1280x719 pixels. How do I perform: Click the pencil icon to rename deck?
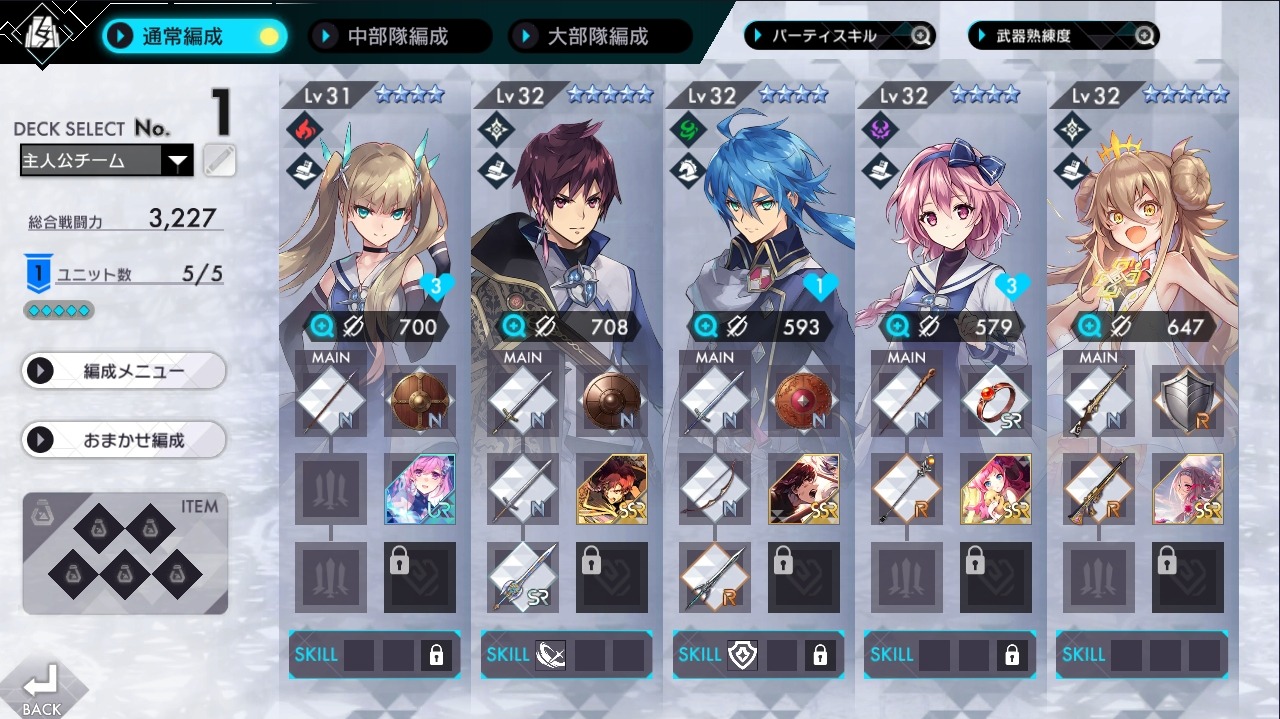click(219, 160)
